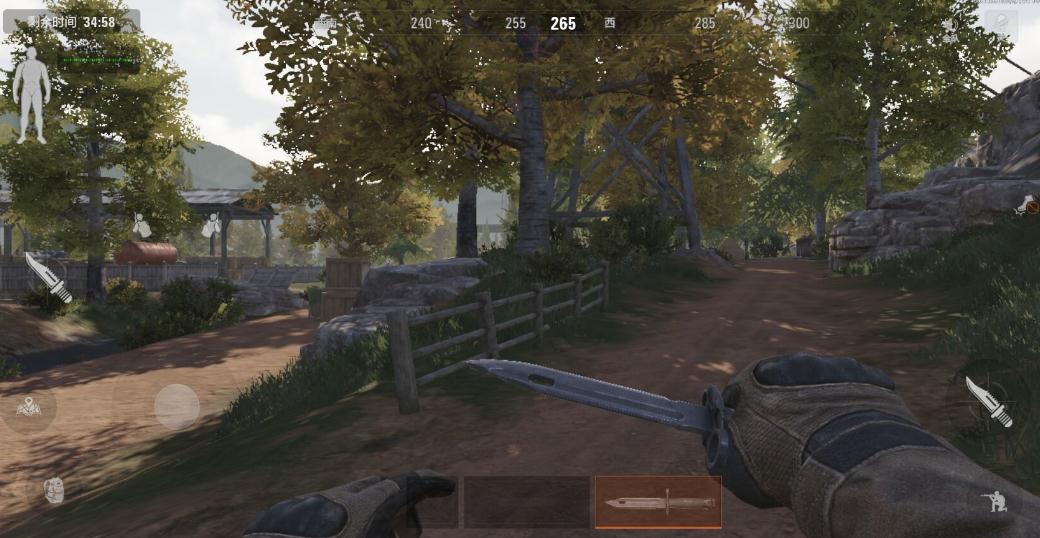Click the body health status figure
The height and width of the screenshot is (538, 1040).
[x=31, y=94]
